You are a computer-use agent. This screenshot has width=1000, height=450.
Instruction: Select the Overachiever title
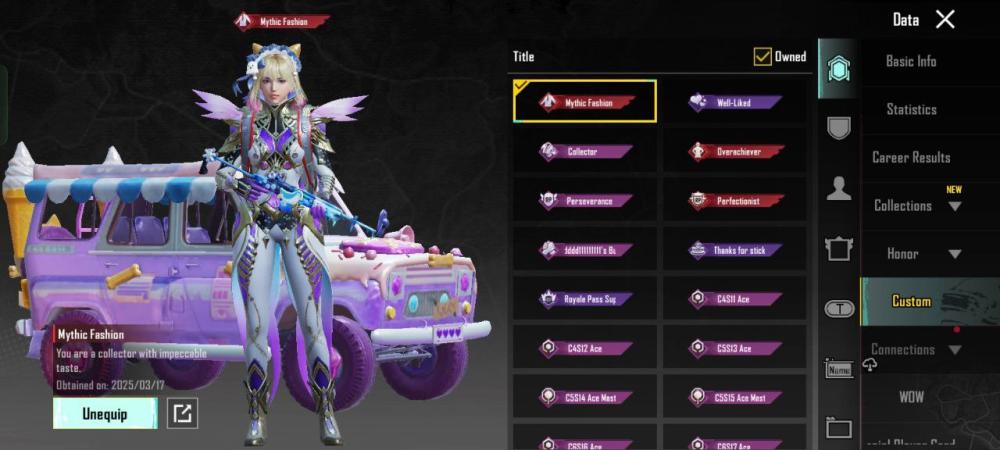click(735, 151)
